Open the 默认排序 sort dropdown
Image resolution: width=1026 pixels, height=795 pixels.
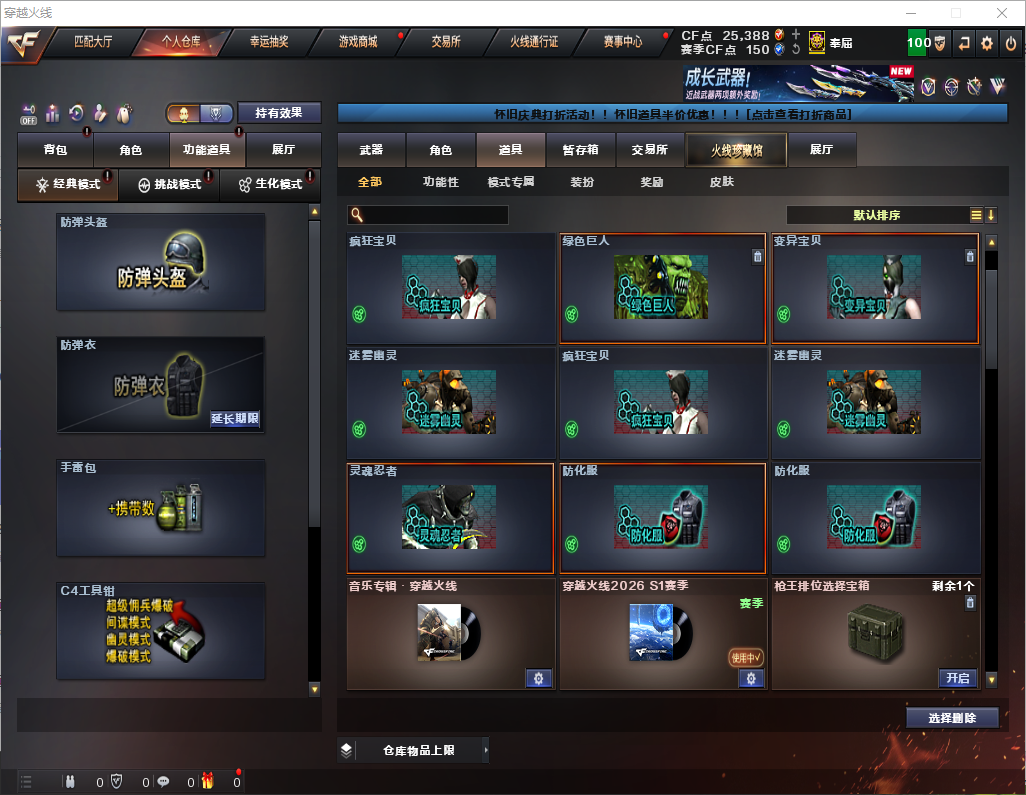coord(878,215)
